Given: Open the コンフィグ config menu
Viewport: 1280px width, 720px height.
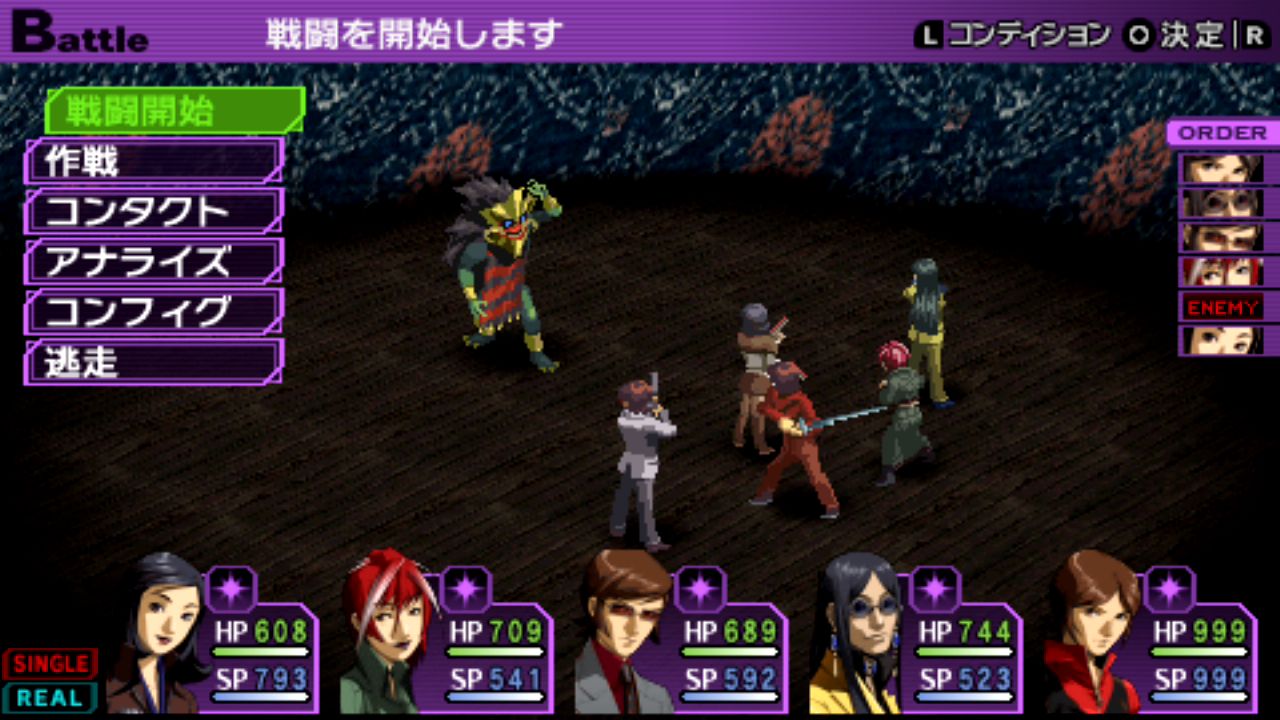Looking at the screenshot, I should click(x=154, y=312).
